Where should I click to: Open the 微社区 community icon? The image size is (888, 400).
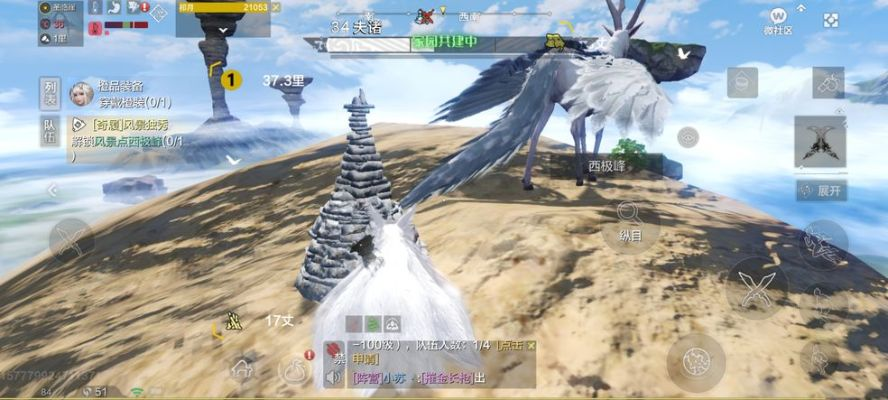pos(780,20)
